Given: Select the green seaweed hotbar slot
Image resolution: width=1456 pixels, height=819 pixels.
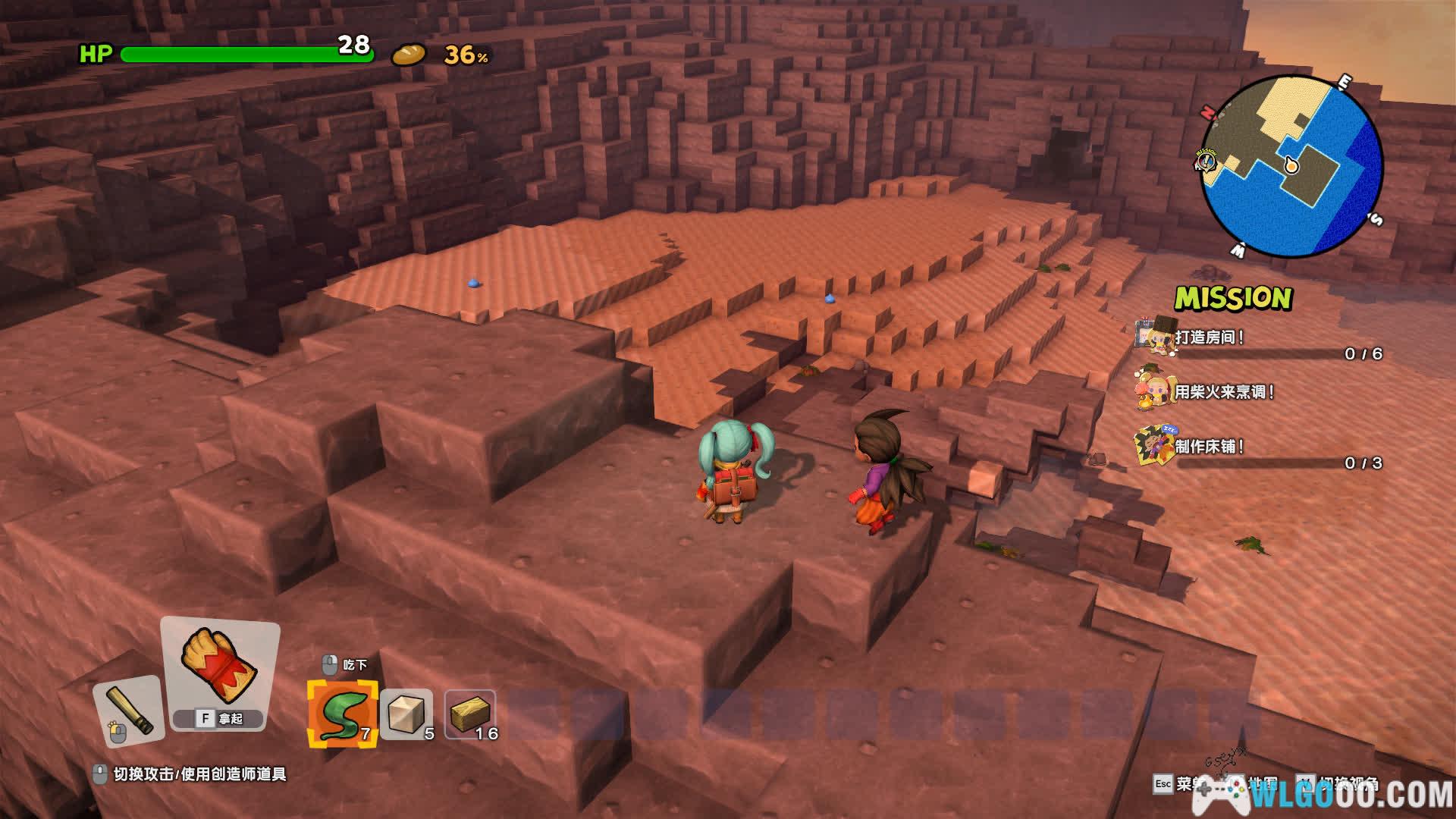Looking at the screenshot, I should tap(342, 714).
